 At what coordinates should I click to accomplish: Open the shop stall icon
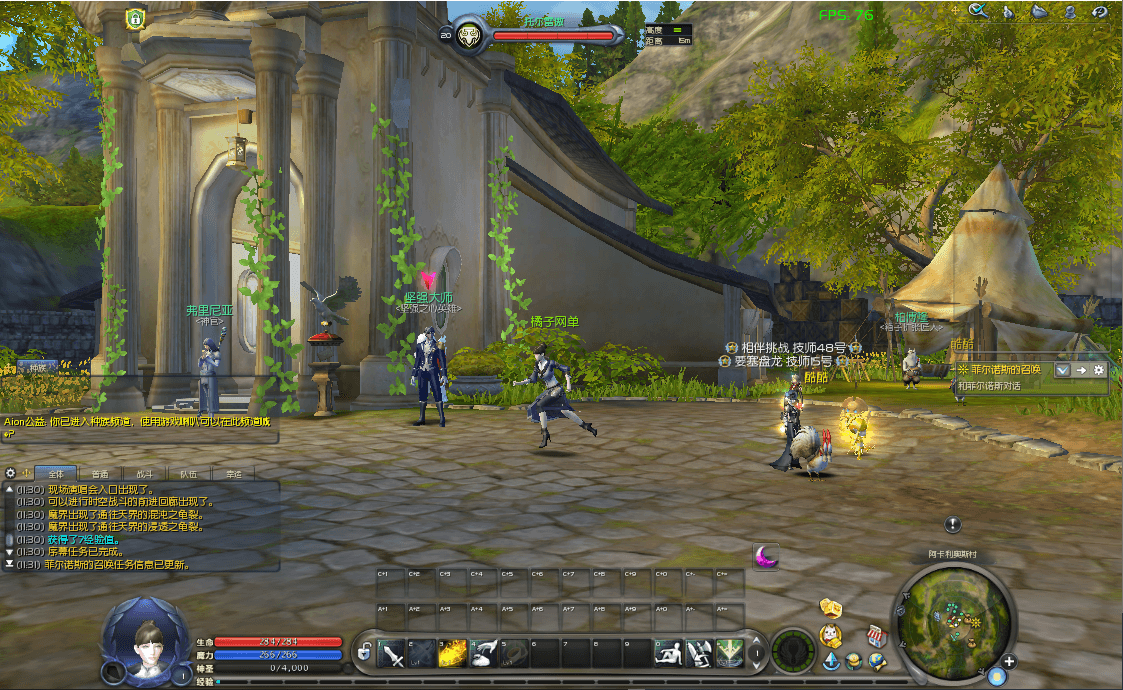coord(877,635)
